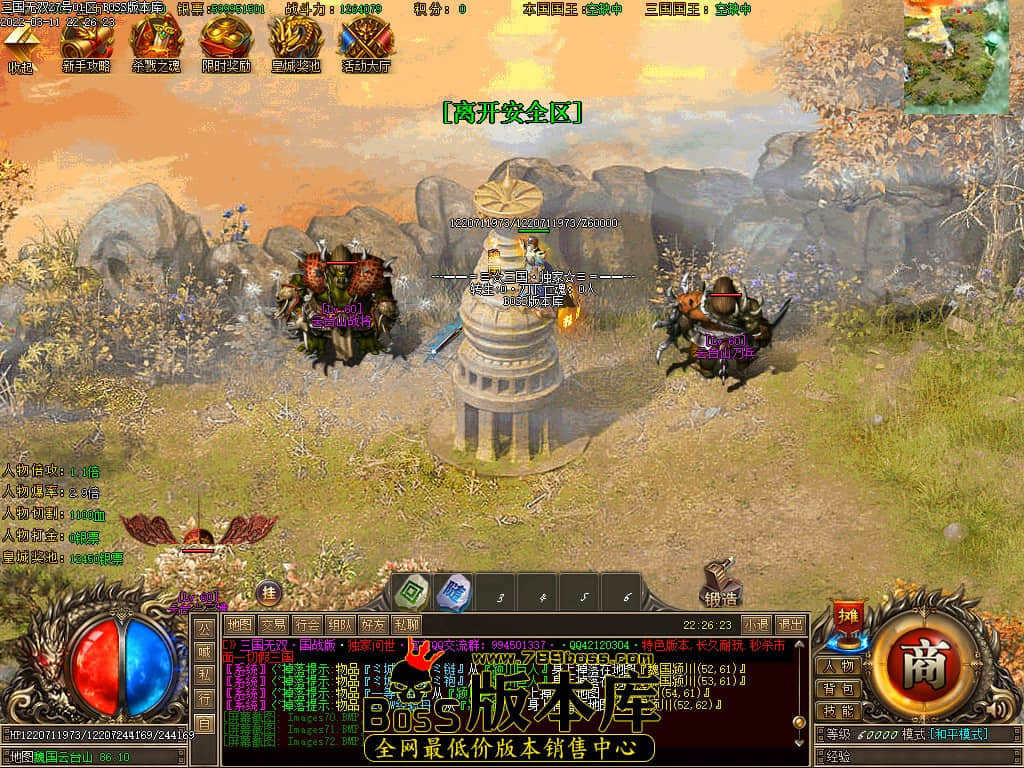
Task: Open the 地图 map button
Action: coord(239,625)
